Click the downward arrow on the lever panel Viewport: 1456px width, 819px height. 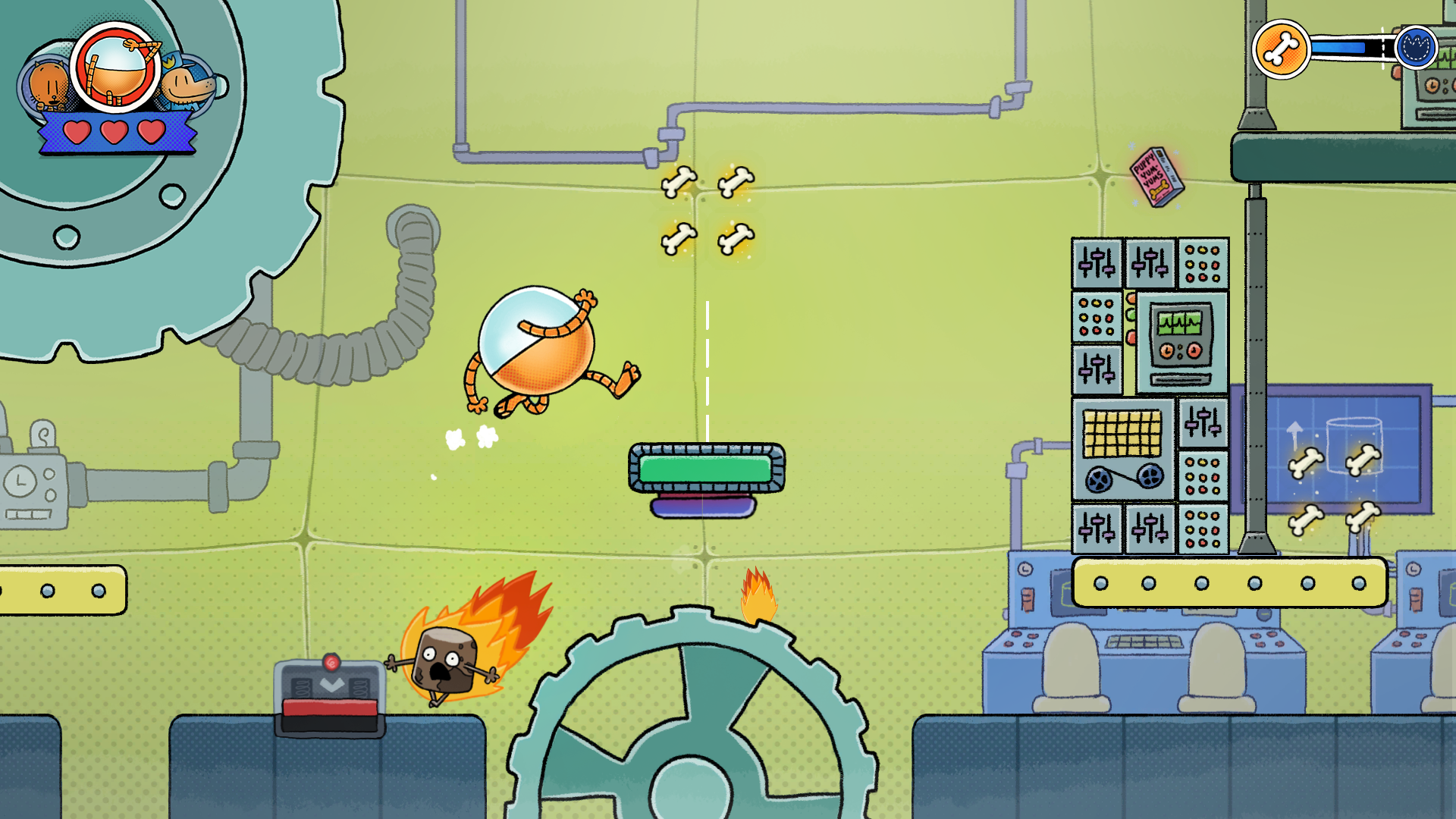pos(332,683)
